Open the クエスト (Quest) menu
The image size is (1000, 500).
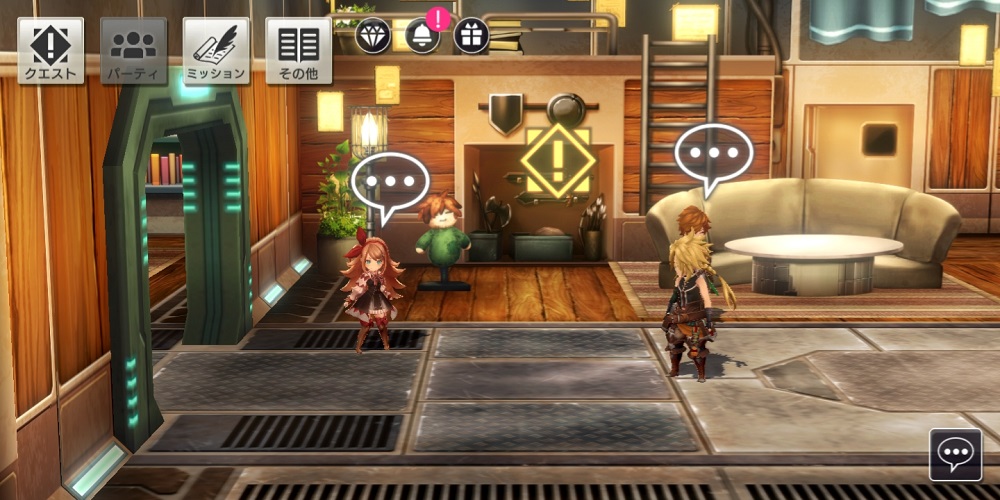(51, 50)
